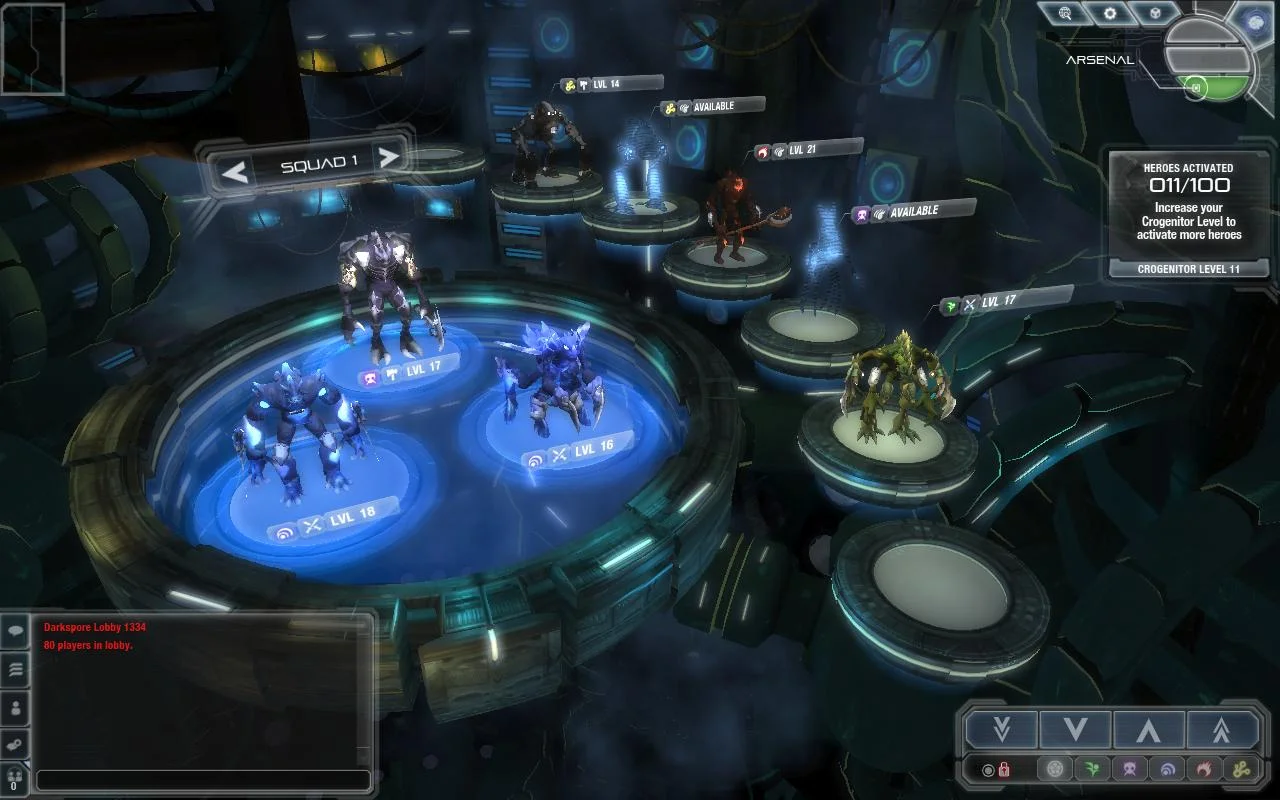Type in the chat input box
The image size is (1280, 800).
pyautogui.click(x=203, y=780)
